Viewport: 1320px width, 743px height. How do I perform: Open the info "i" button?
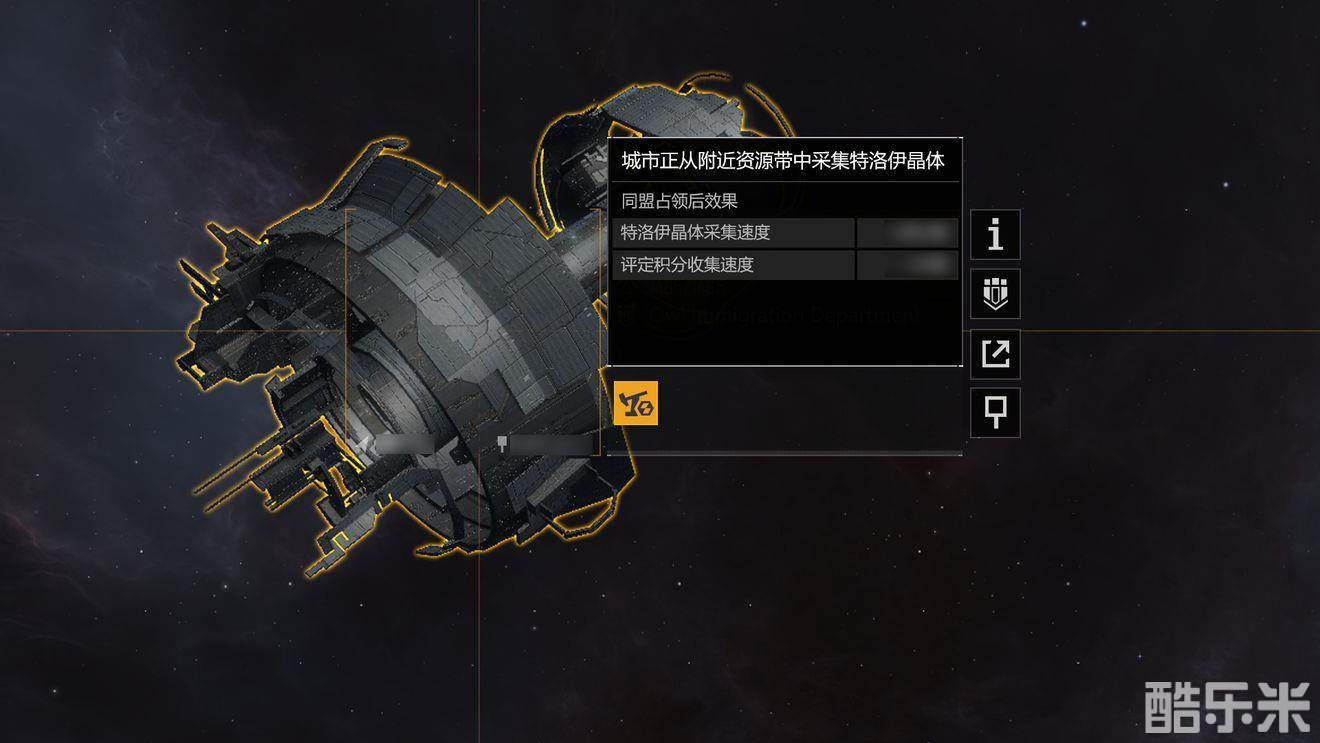[995, 235]
